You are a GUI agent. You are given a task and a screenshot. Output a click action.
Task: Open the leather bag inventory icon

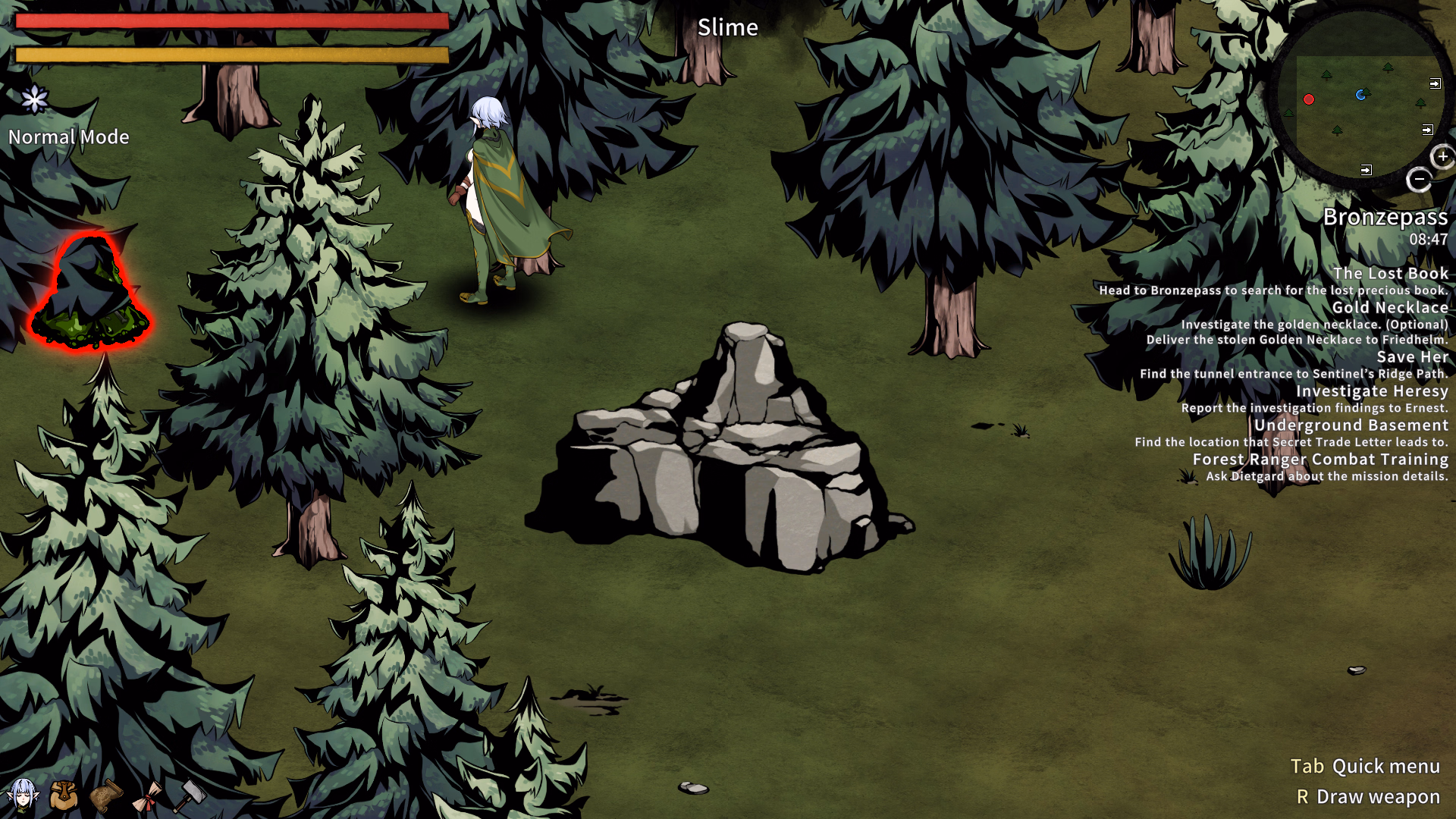click(x=64, y=795)
